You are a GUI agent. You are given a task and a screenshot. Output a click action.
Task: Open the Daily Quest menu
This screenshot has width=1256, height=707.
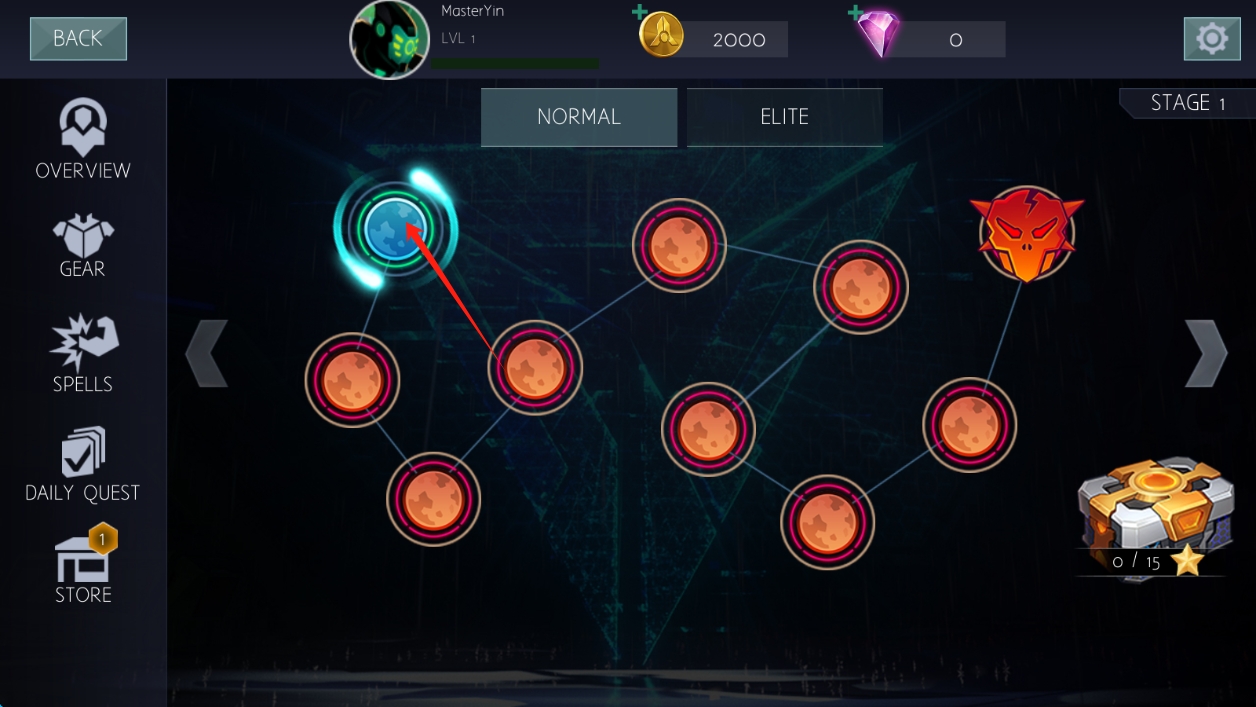83,465
